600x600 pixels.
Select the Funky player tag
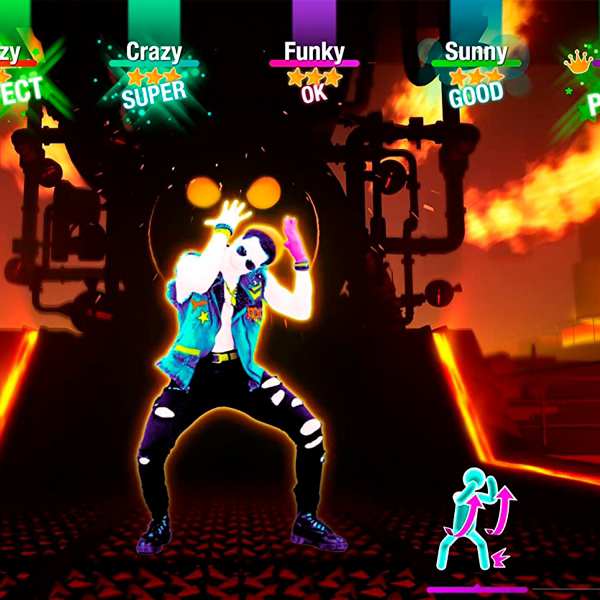pyautogui.click(x=314, y=51)
